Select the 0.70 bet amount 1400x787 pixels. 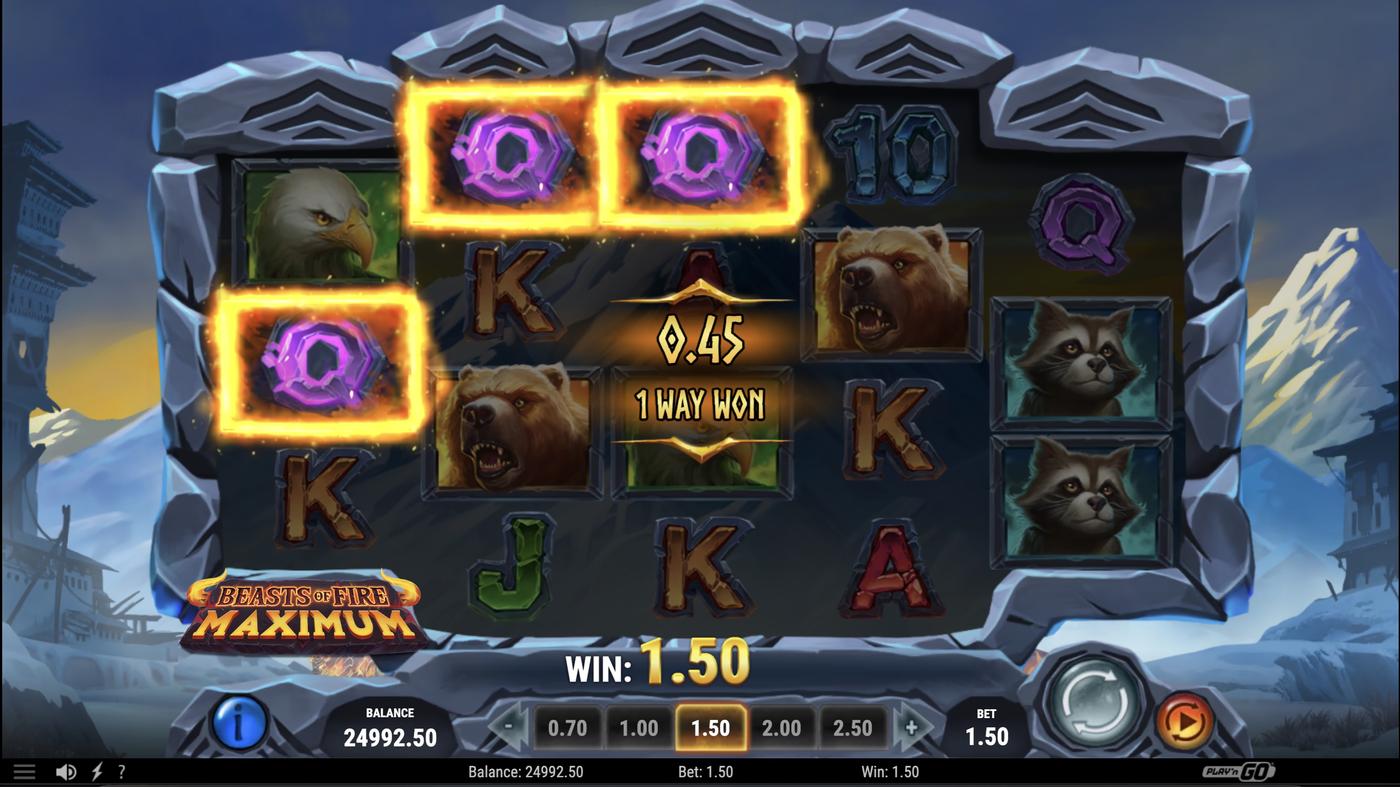(x=567, y=727)
